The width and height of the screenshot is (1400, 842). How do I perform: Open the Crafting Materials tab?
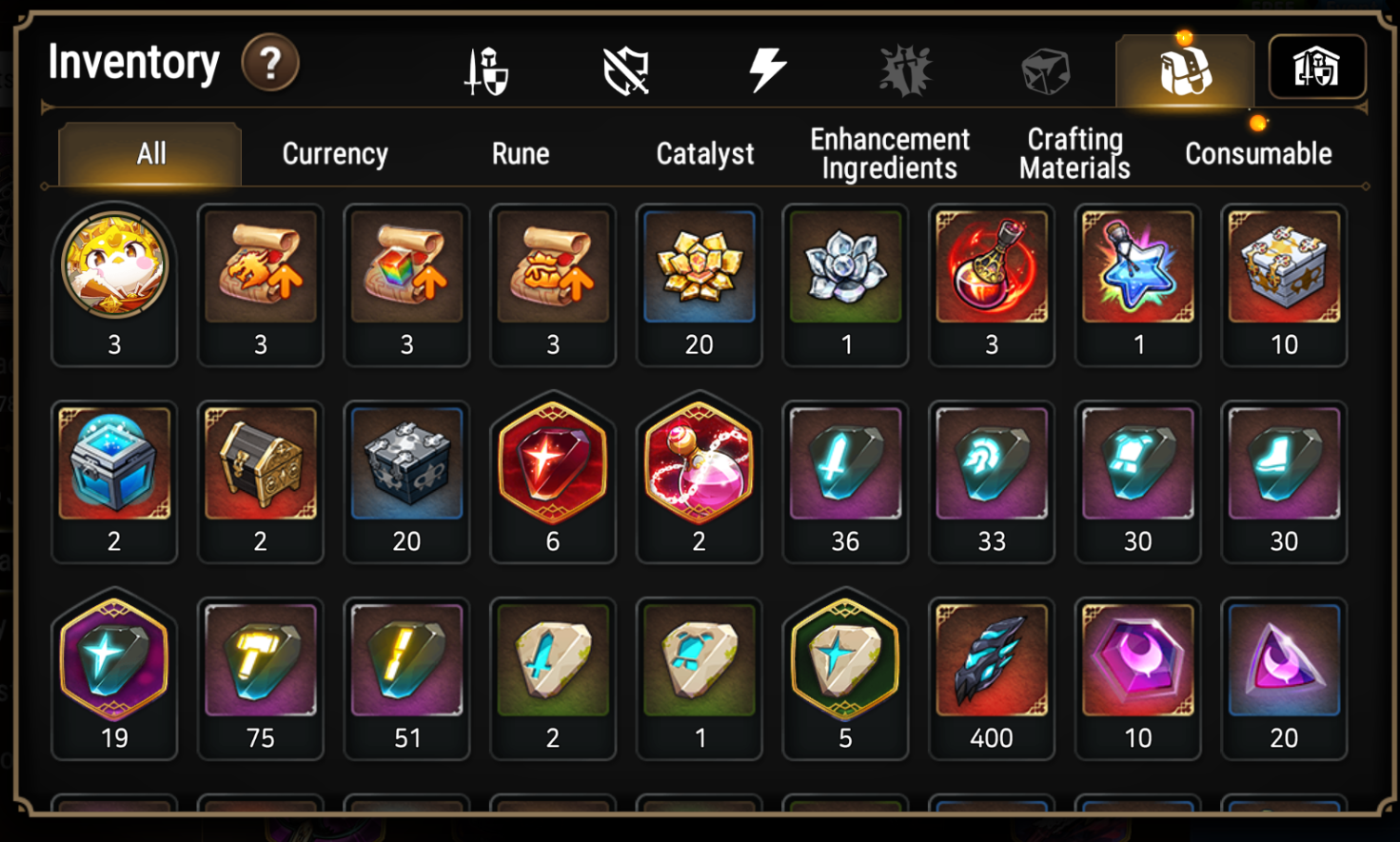point(1074,153)
